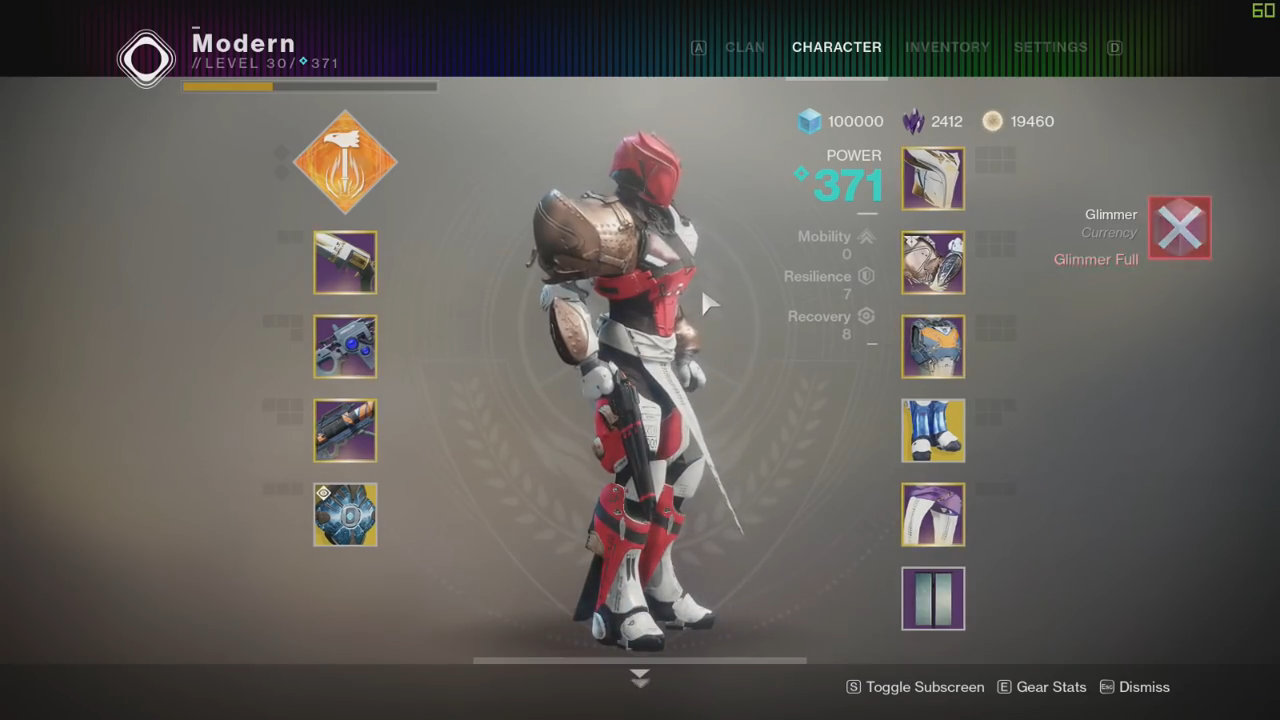
Task: Select the blue leg armor slot
Action: coord(933,431)
